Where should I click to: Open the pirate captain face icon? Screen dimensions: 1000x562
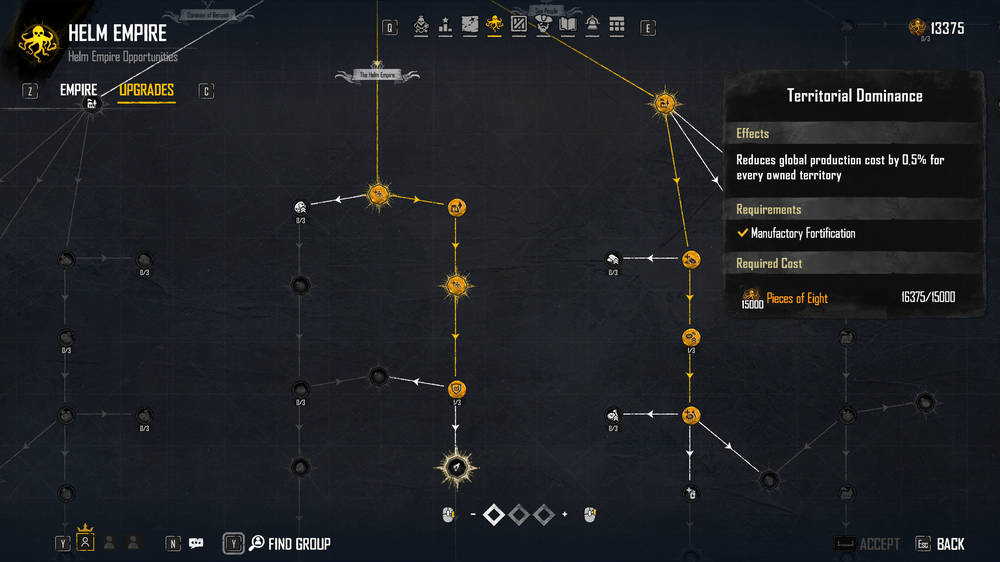click(543, 25)
